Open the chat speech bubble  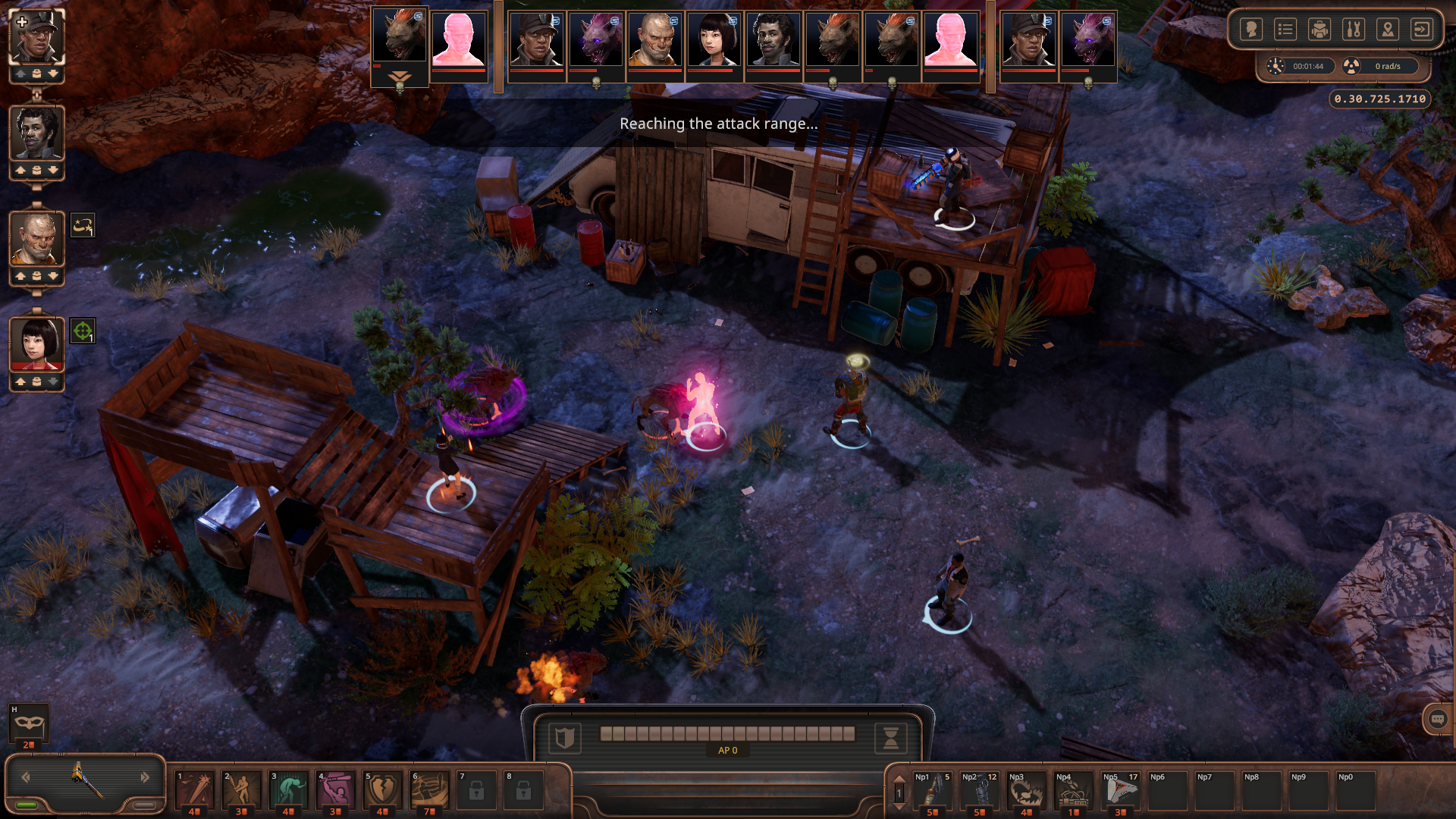[x=1438, y=719]
